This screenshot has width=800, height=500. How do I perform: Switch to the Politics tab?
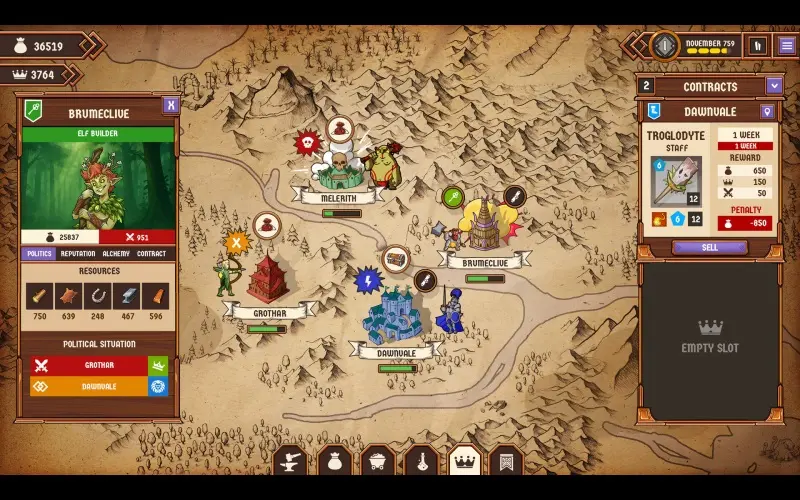tap(38, 254)
